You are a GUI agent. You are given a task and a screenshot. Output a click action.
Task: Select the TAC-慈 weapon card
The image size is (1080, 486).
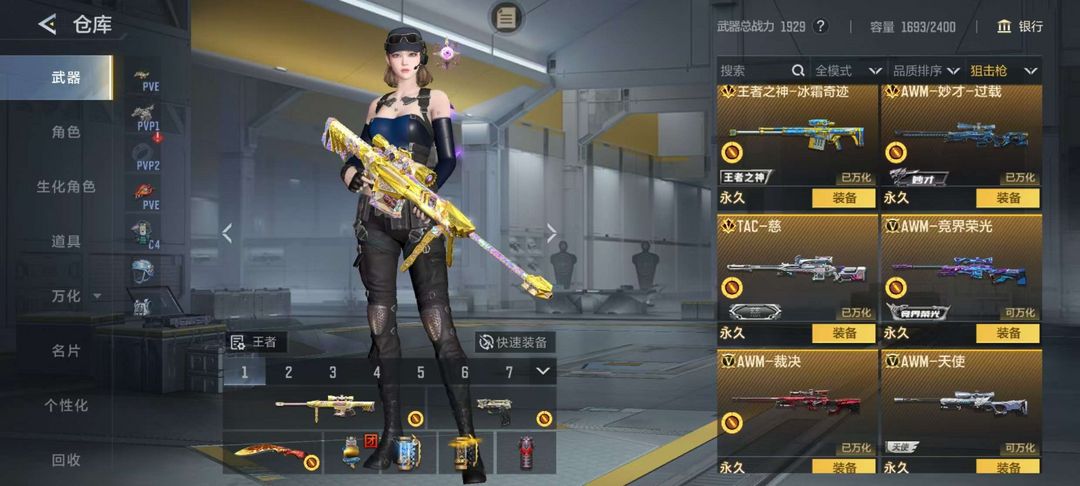point(796,267)
